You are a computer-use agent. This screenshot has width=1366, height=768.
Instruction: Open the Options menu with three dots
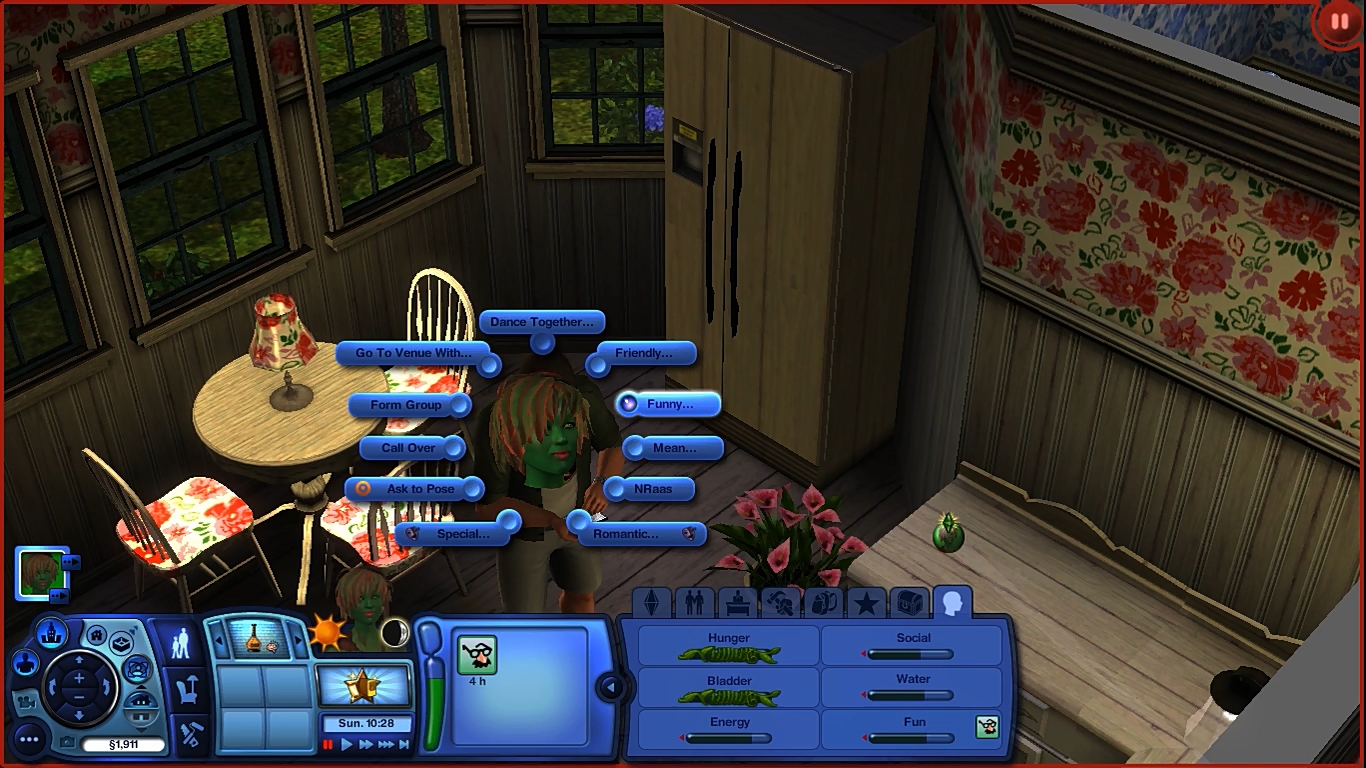30,740
